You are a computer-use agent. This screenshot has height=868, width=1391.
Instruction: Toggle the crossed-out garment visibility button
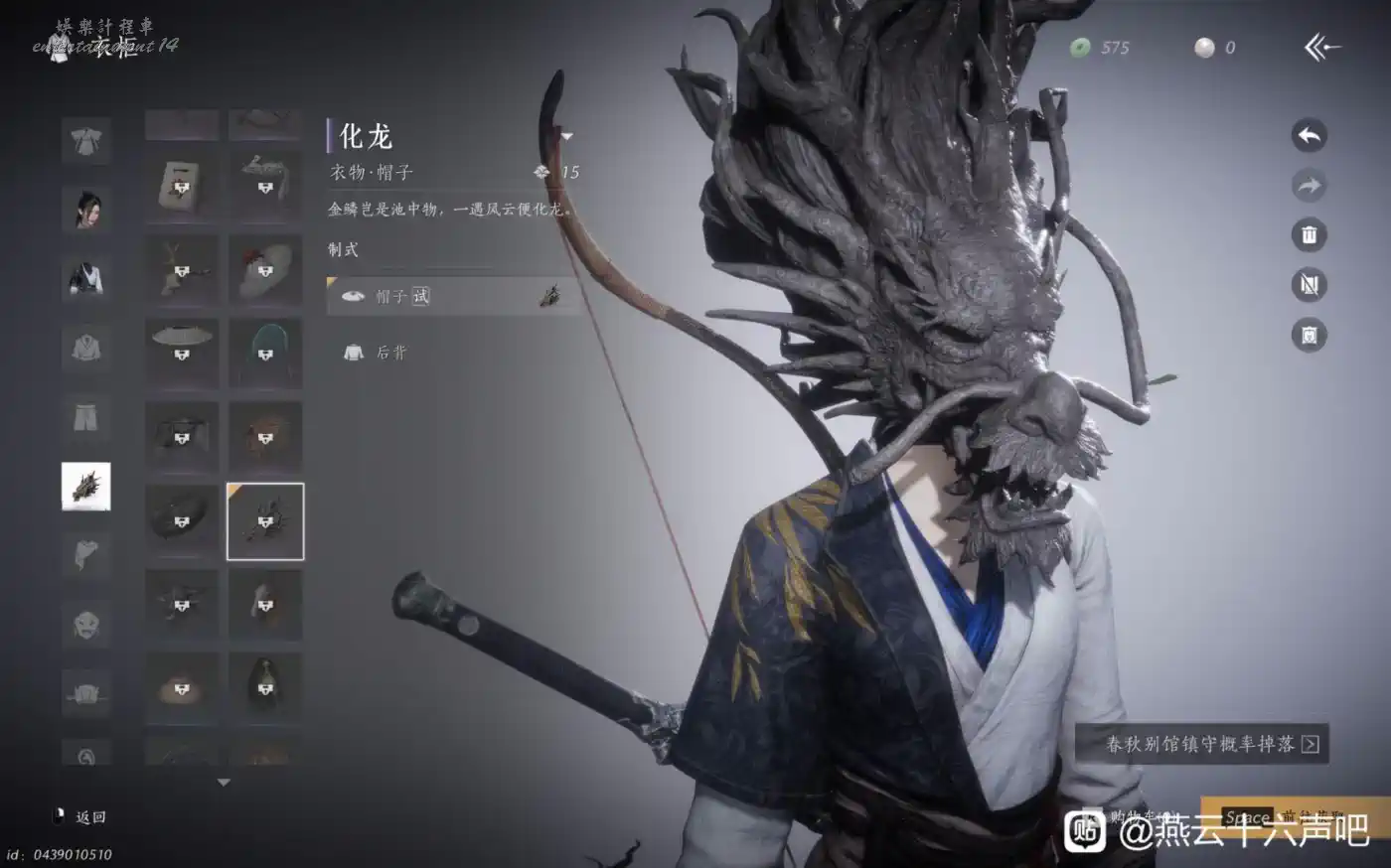click(1309, 285)
